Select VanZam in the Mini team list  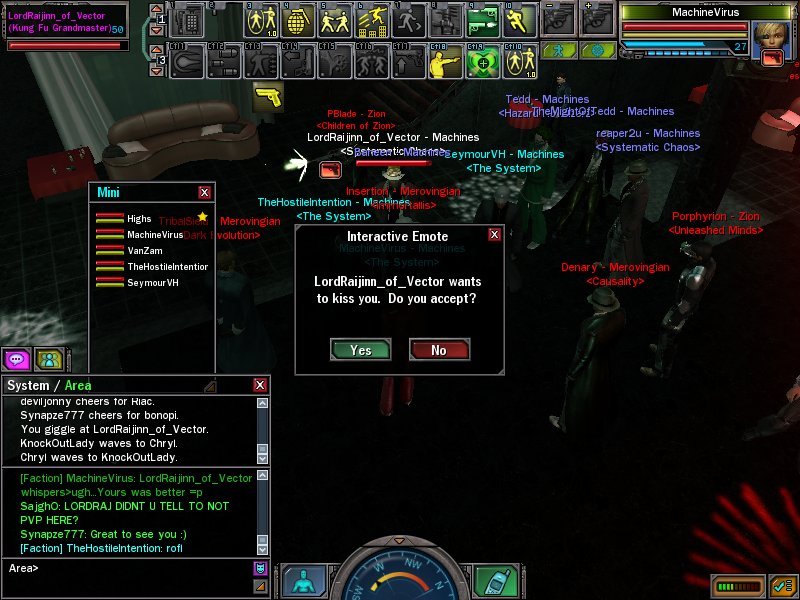point(144,250)
